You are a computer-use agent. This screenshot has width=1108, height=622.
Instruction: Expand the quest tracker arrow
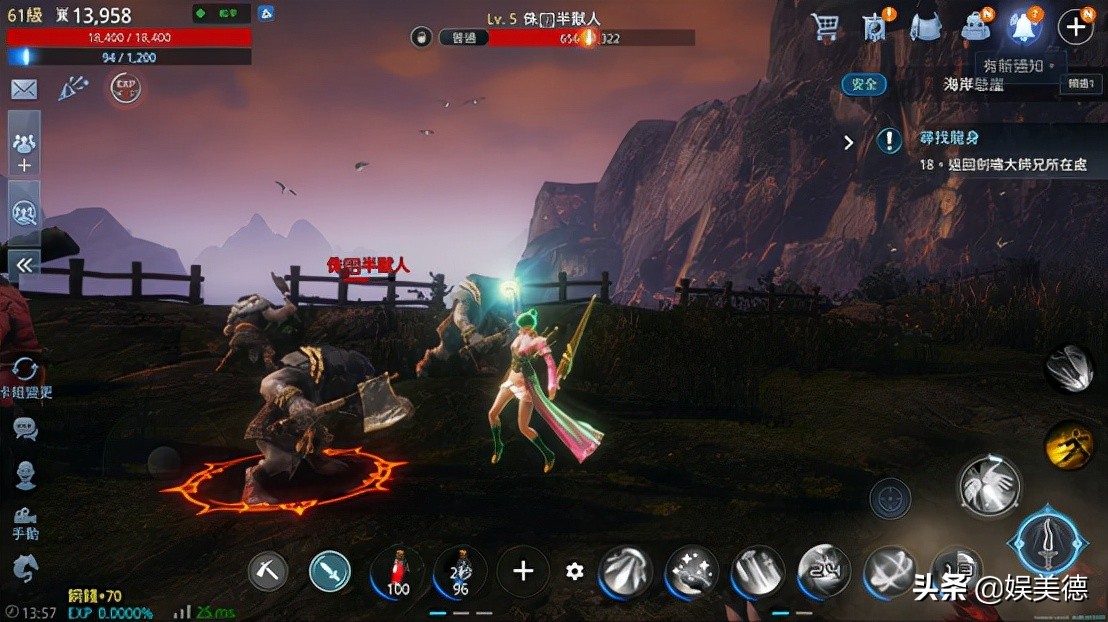coord(849,142)
